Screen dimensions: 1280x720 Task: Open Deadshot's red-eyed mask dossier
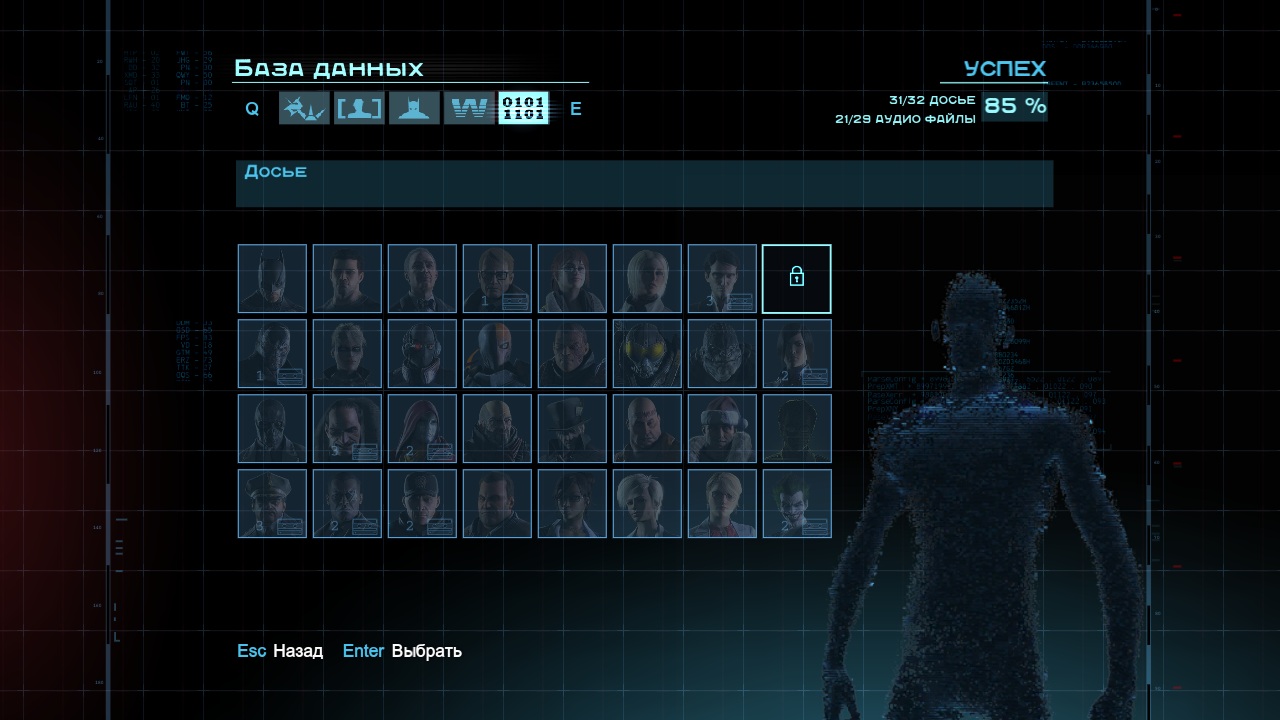click(x=422, y=354)
